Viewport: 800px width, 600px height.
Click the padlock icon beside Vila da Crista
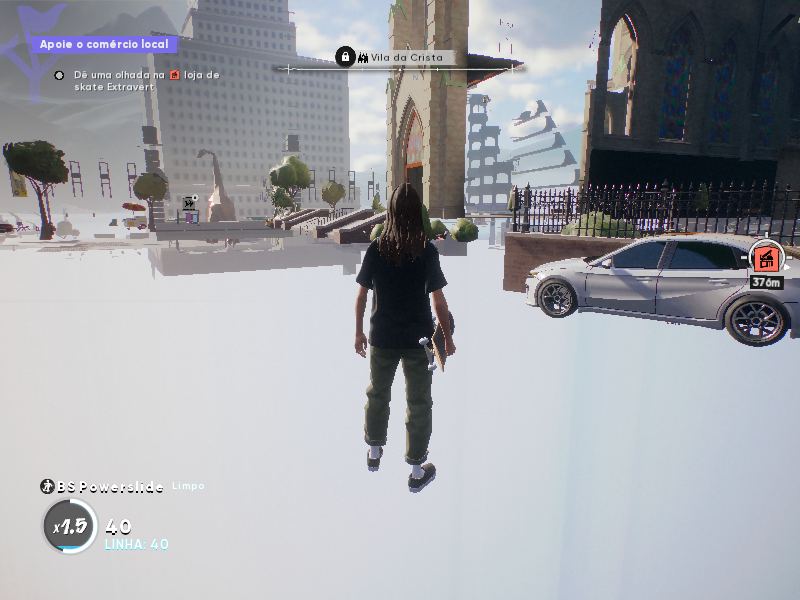345,58
